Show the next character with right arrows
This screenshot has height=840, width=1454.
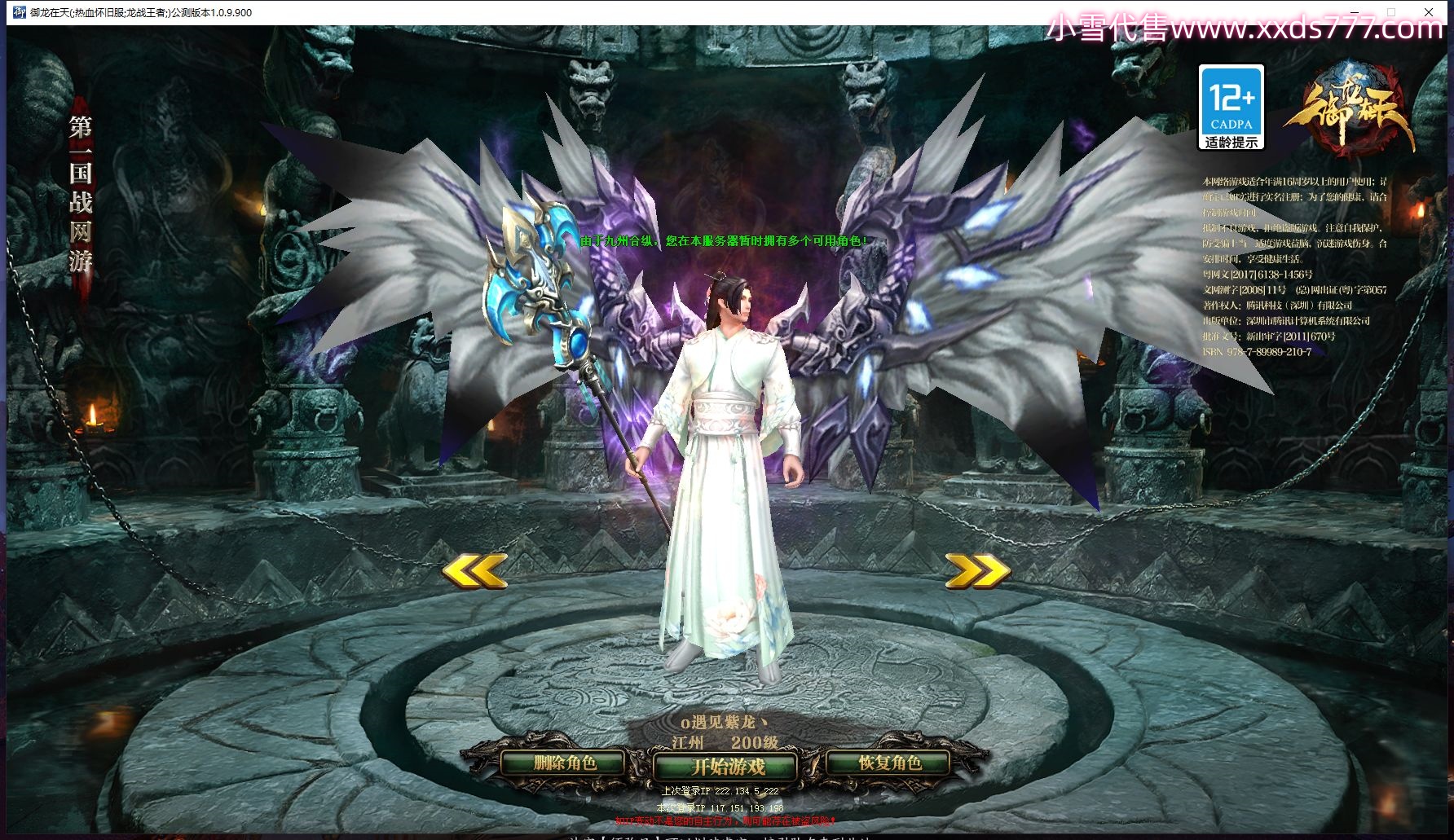(x=977, y=570)
